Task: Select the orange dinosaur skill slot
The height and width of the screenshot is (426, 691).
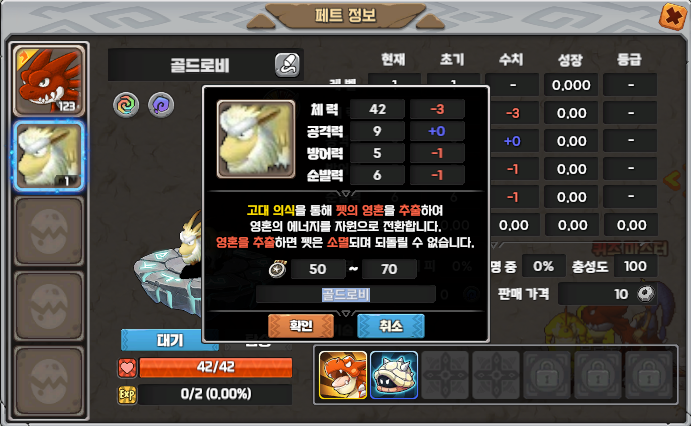Action: 341,375
